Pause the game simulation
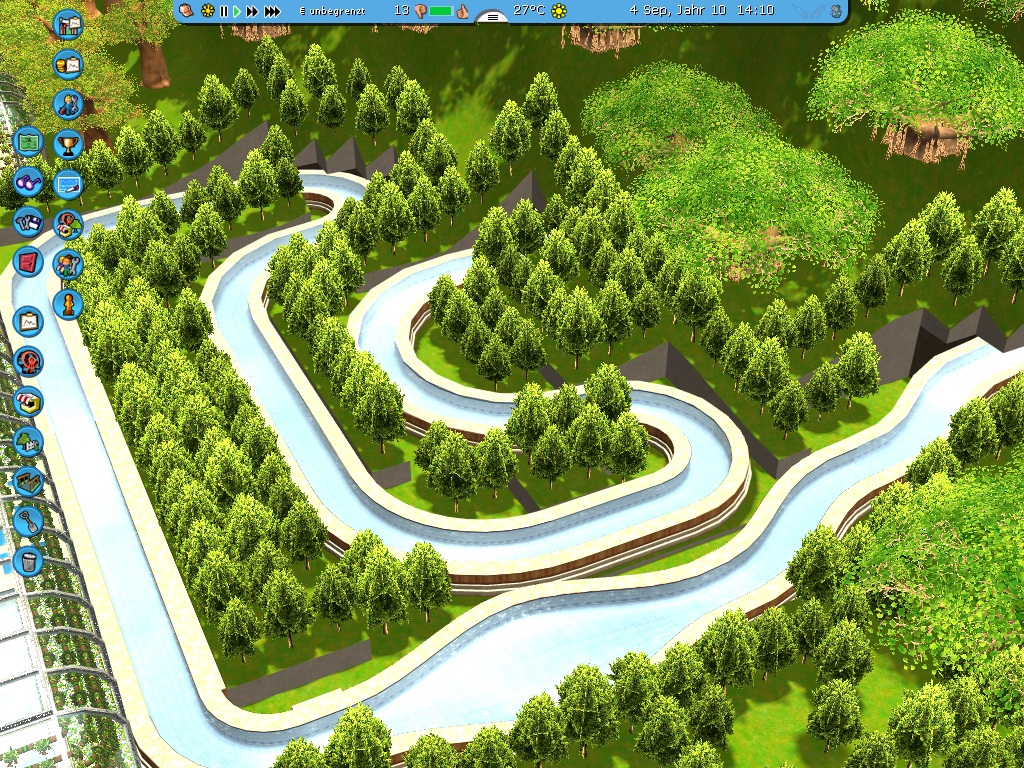Screen dimensions: 1024x768 tap(224, 11)
